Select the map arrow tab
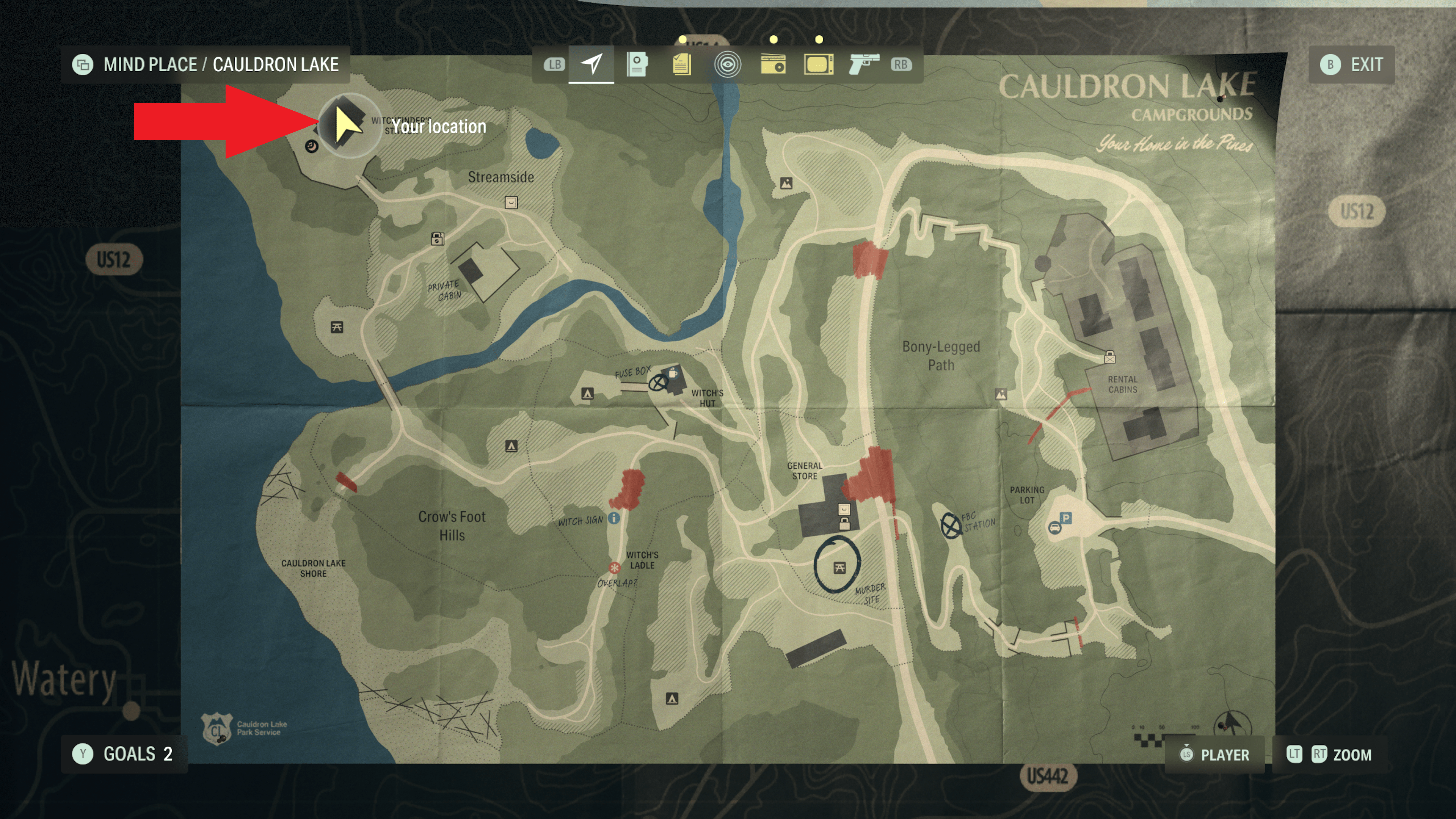Viewport: 1456px width, 819px height. [591, 64]
